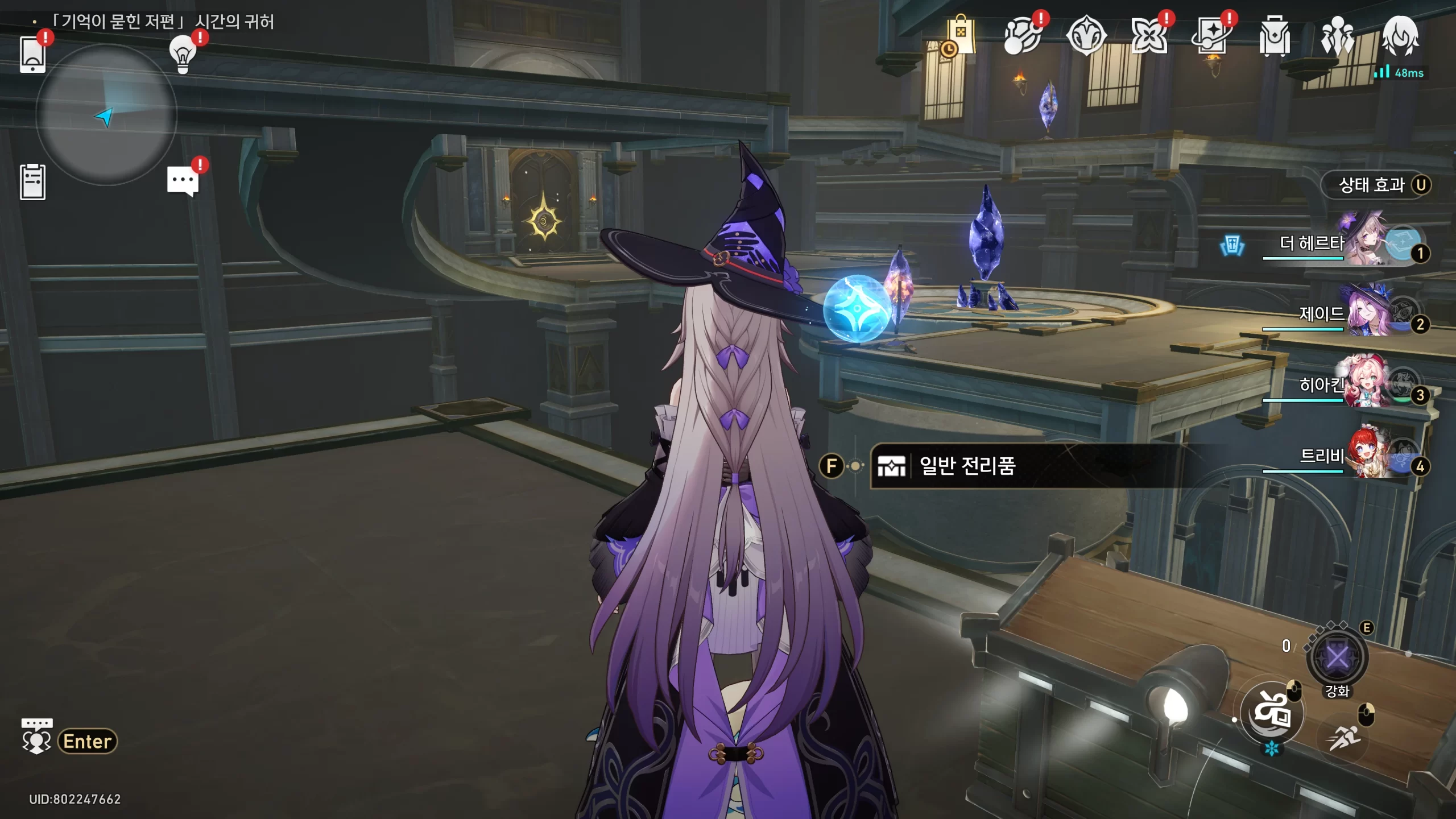The height and width of the screenshot is (819, 1456).
Task: Open the chat speech bubble
Action: point(183,182)
